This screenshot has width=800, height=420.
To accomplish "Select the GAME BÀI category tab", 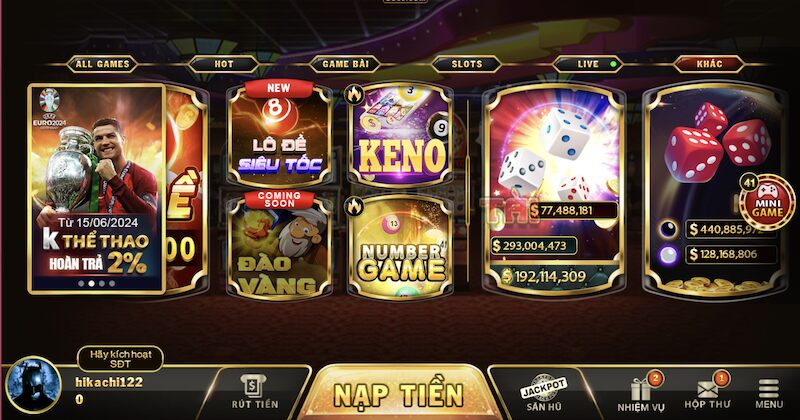I will [x=344, y=64].
